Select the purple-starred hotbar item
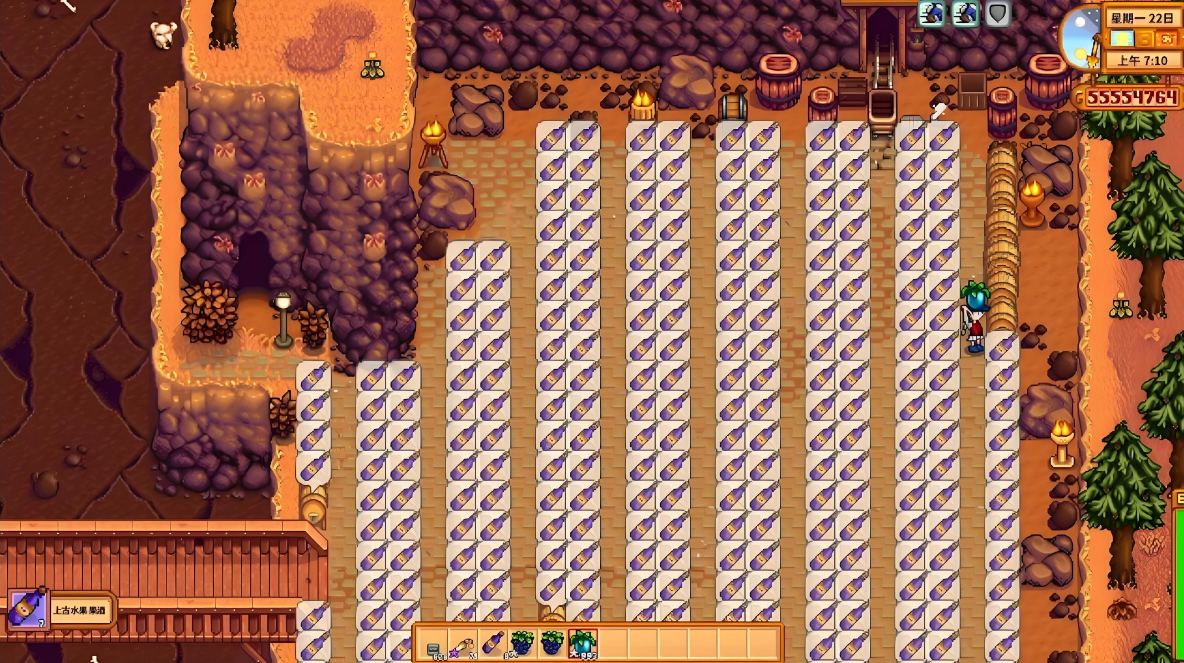This screenshot has width=1184, height=663. pos(462,643)
